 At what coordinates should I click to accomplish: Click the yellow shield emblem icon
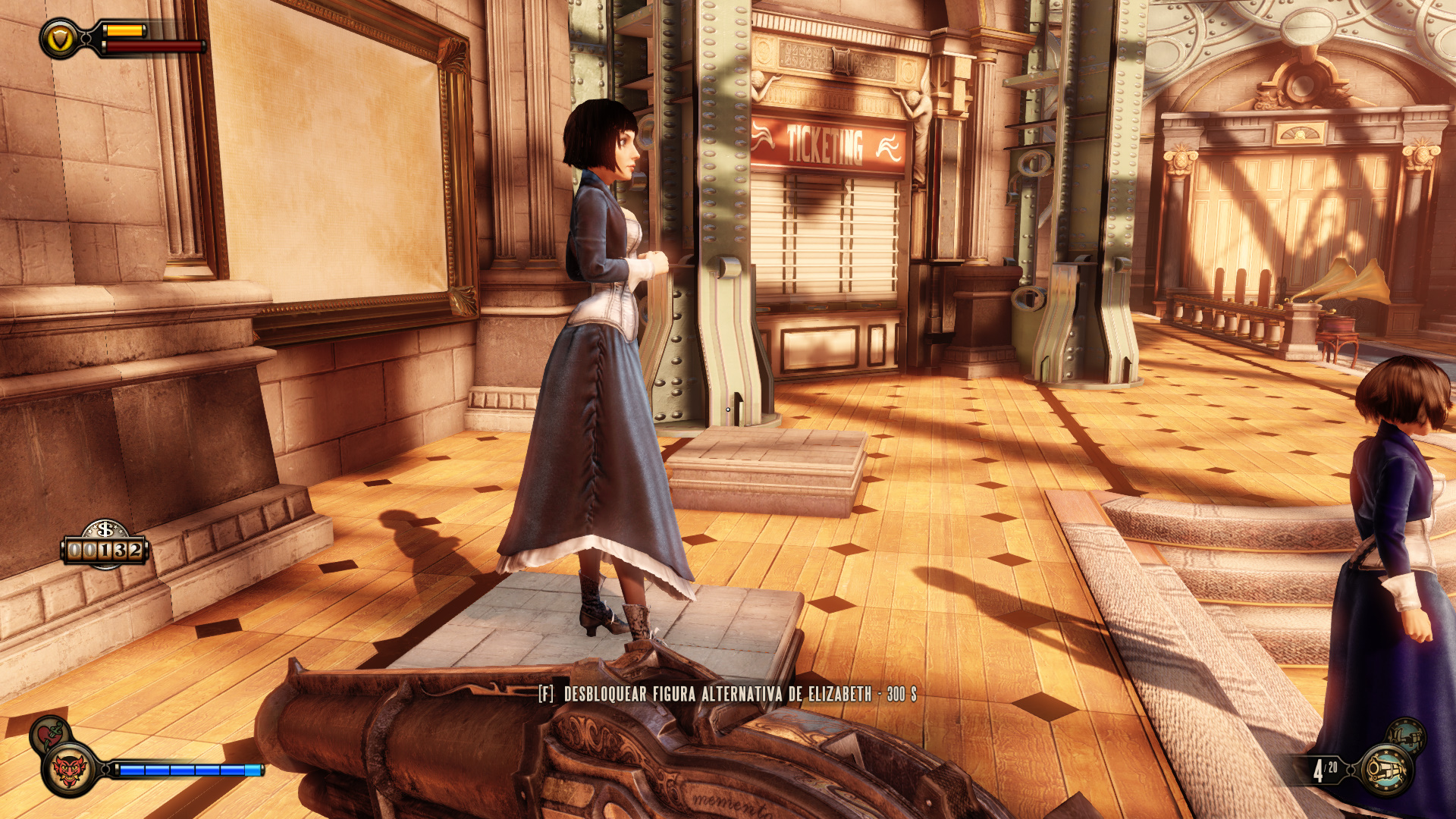59,38
